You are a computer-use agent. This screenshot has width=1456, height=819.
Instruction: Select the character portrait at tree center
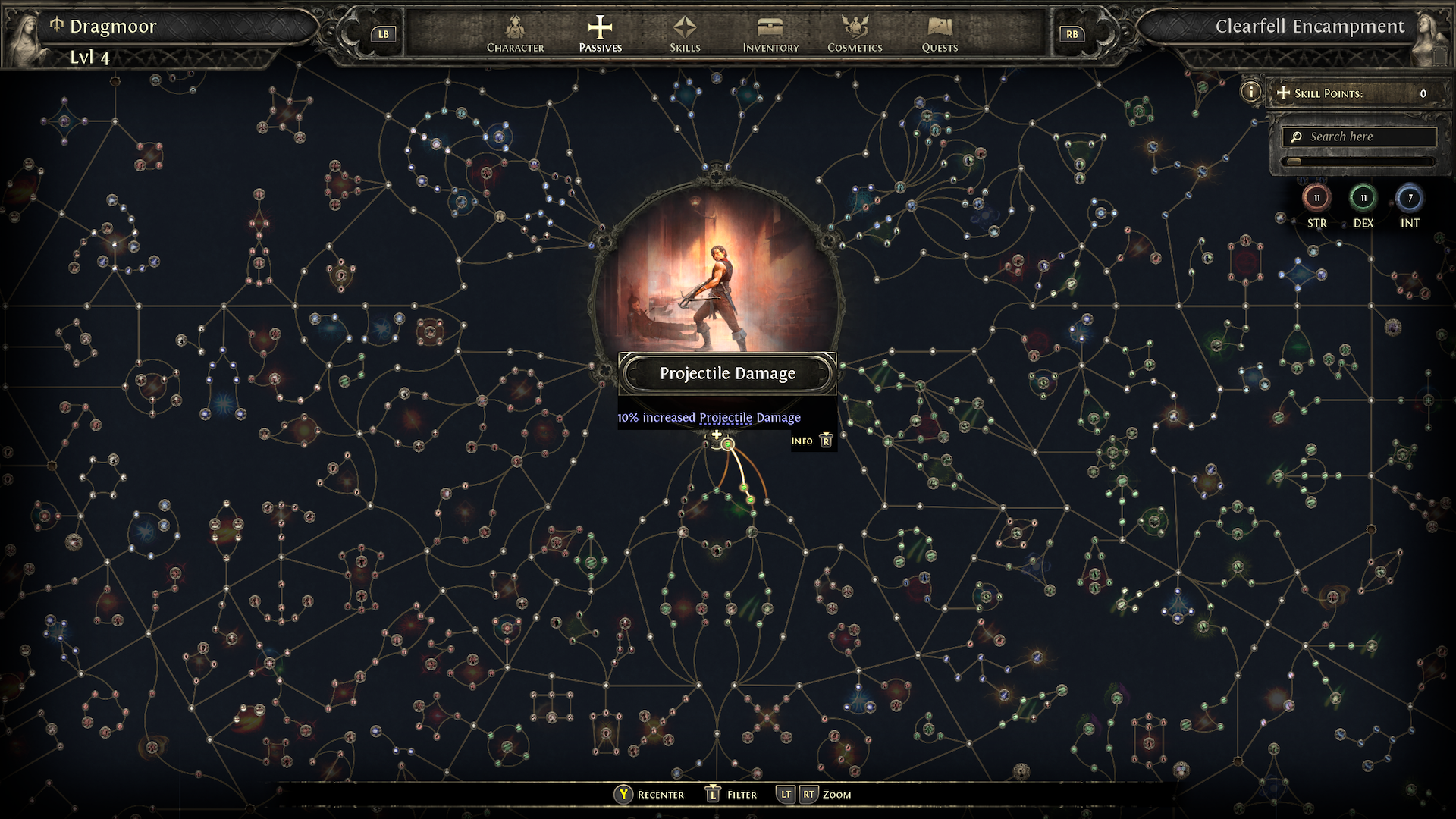717,273
